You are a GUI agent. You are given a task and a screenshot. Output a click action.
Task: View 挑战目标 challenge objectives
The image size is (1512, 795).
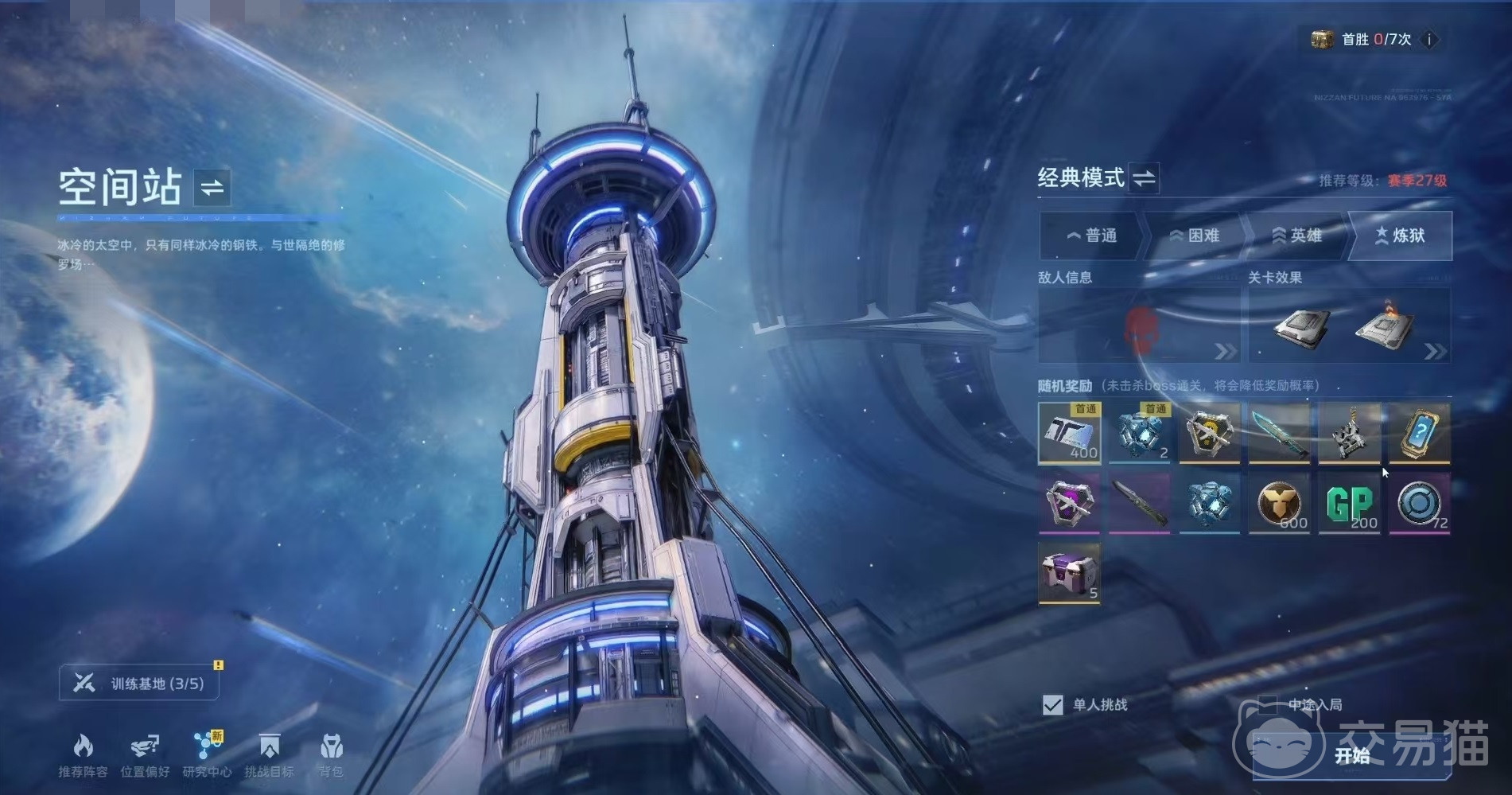269,755
